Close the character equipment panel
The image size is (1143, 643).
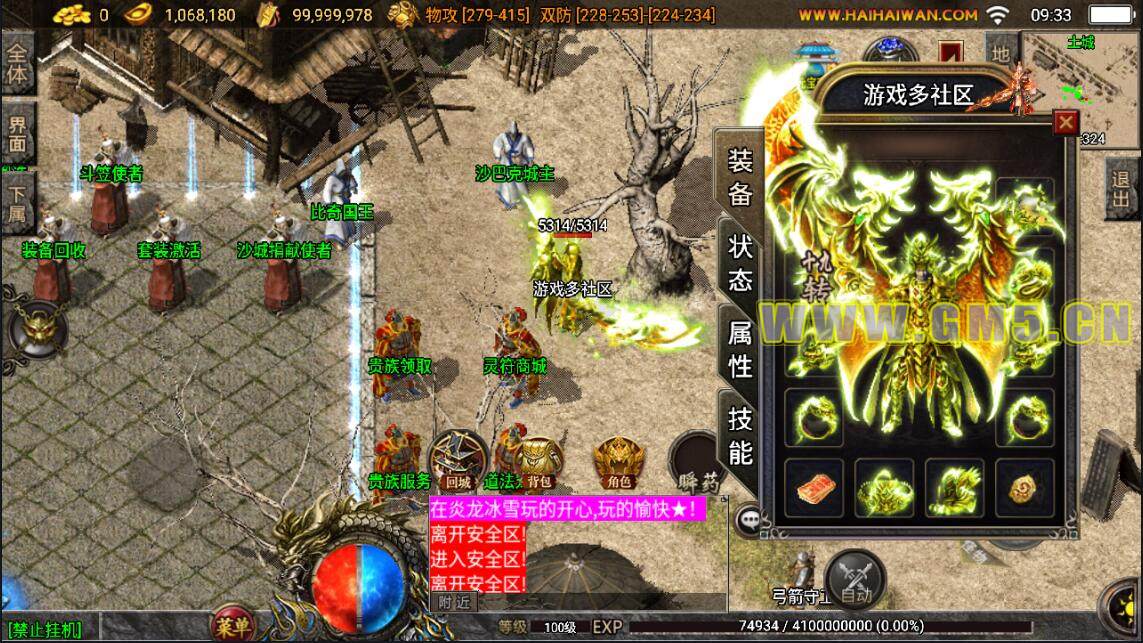point(1066,122)
